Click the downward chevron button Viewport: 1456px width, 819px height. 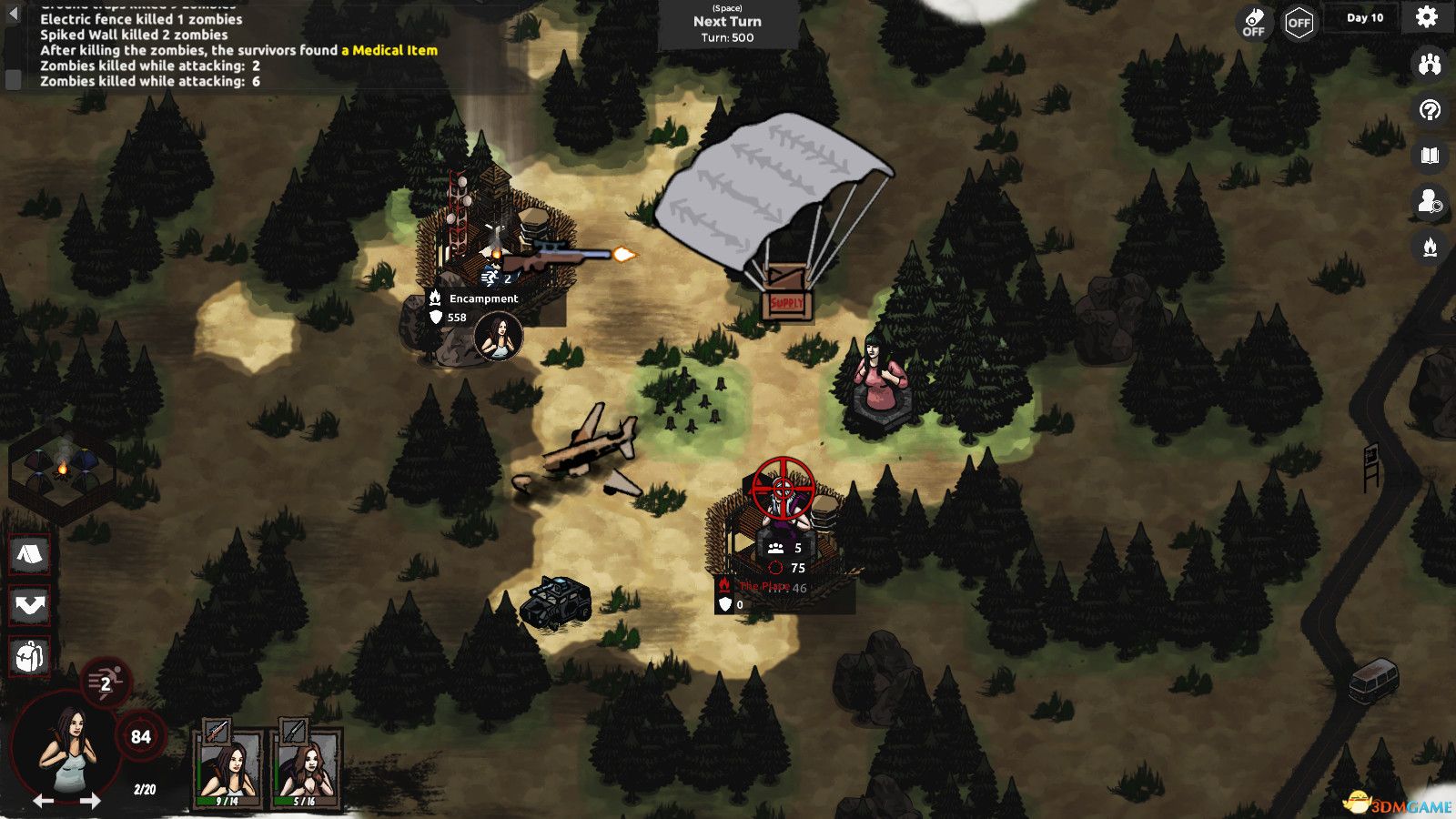[30, 605]
